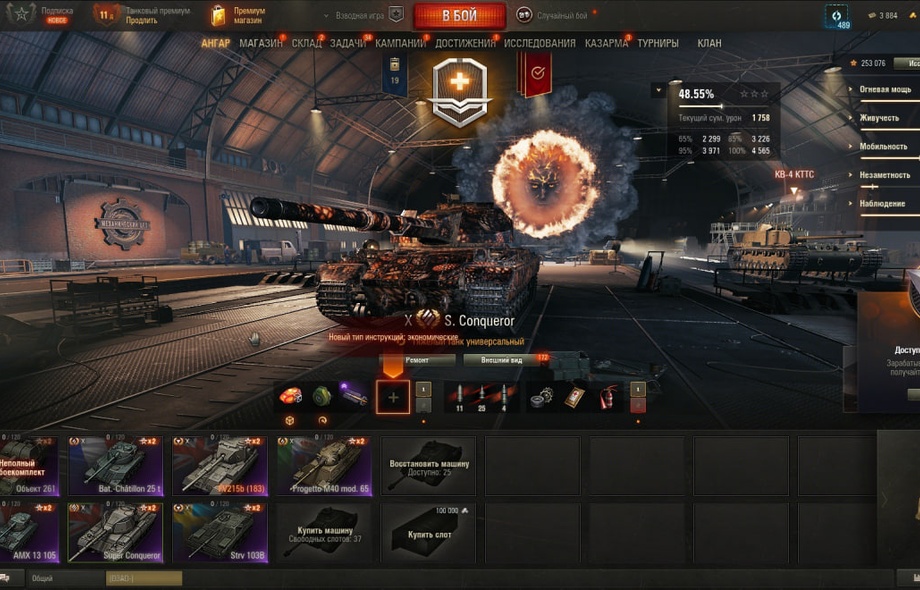Viewport: 920px width, 590px height.
Task: Switch to the СКЛАД tab
Action: point(307,43)
